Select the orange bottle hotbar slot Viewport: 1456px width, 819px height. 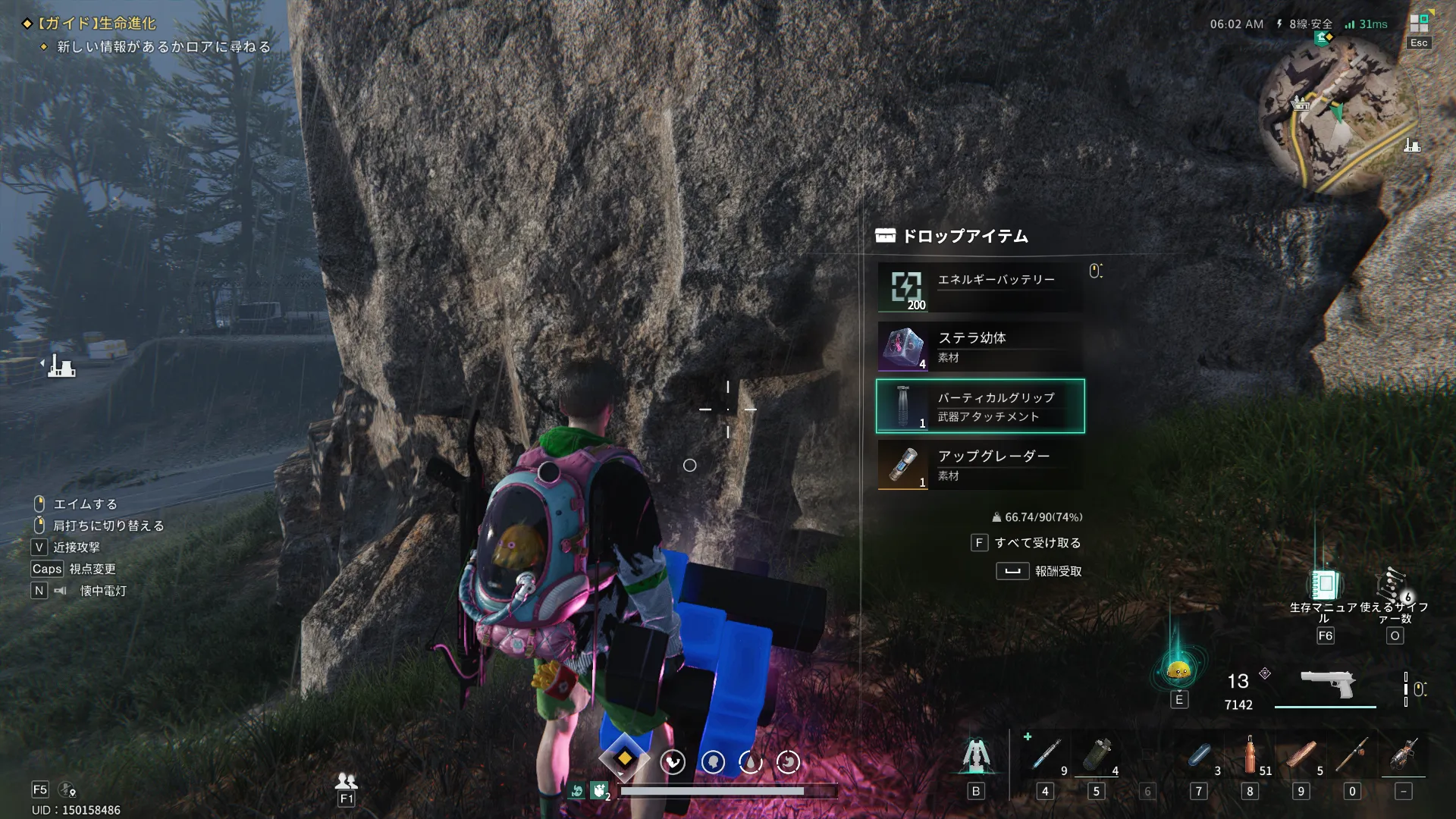[1250, 755]
